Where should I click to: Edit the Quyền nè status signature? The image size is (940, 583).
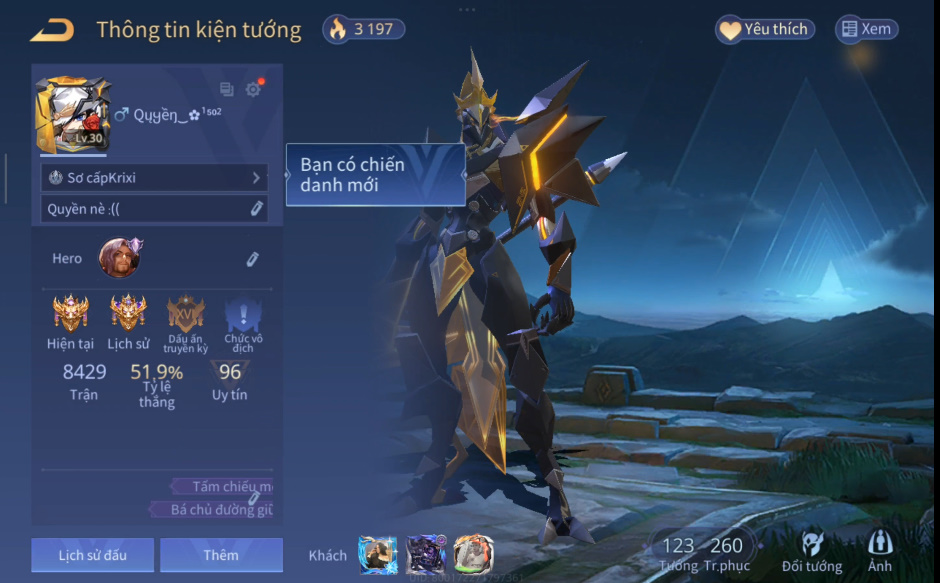click(x=256, y=209)
